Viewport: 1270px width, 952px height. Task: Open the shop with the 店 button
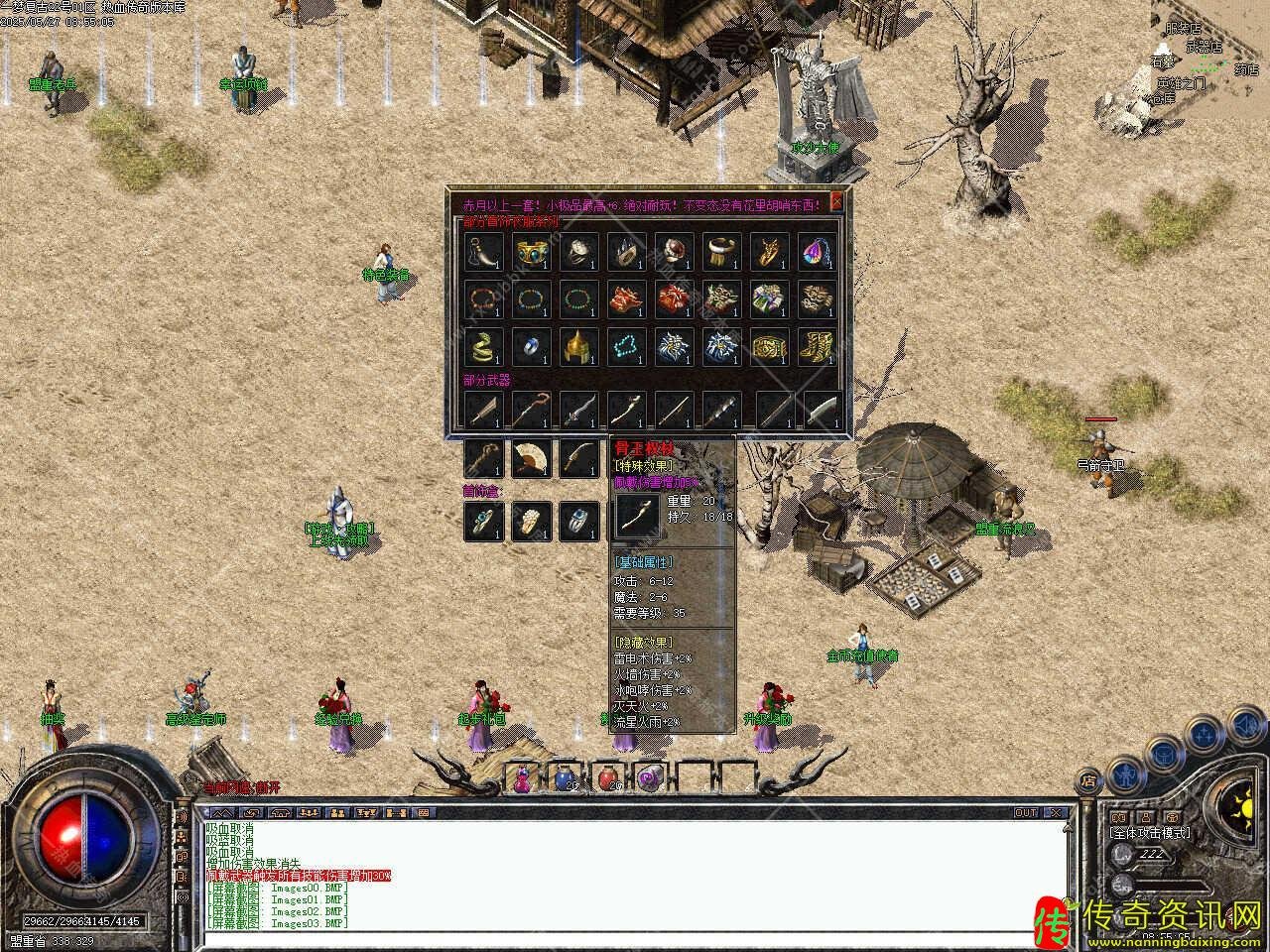1089,779
